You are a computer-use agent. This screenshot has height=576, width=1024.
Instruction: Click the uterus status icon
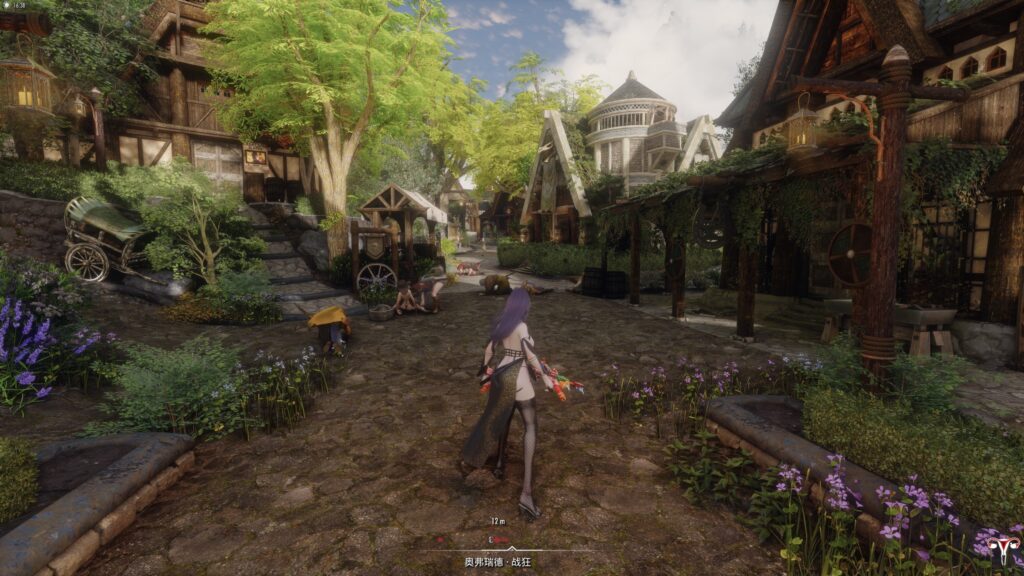(996, 546)
